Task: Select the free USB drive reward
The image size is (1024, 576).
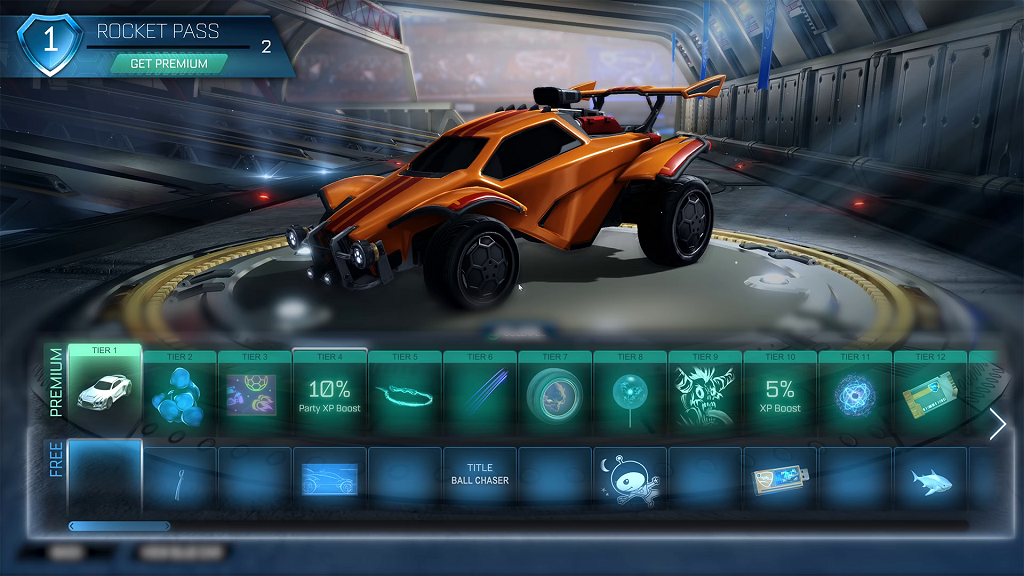Action: point(780,478)
